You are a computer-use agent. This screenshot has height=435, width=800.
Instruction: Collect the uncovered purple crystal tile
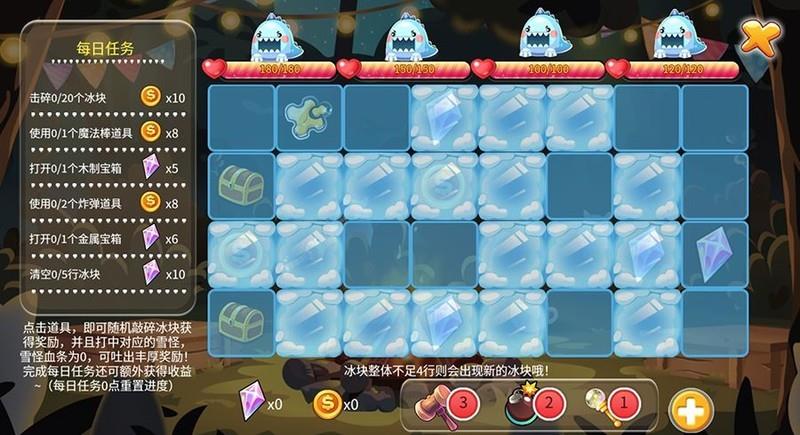714,253
